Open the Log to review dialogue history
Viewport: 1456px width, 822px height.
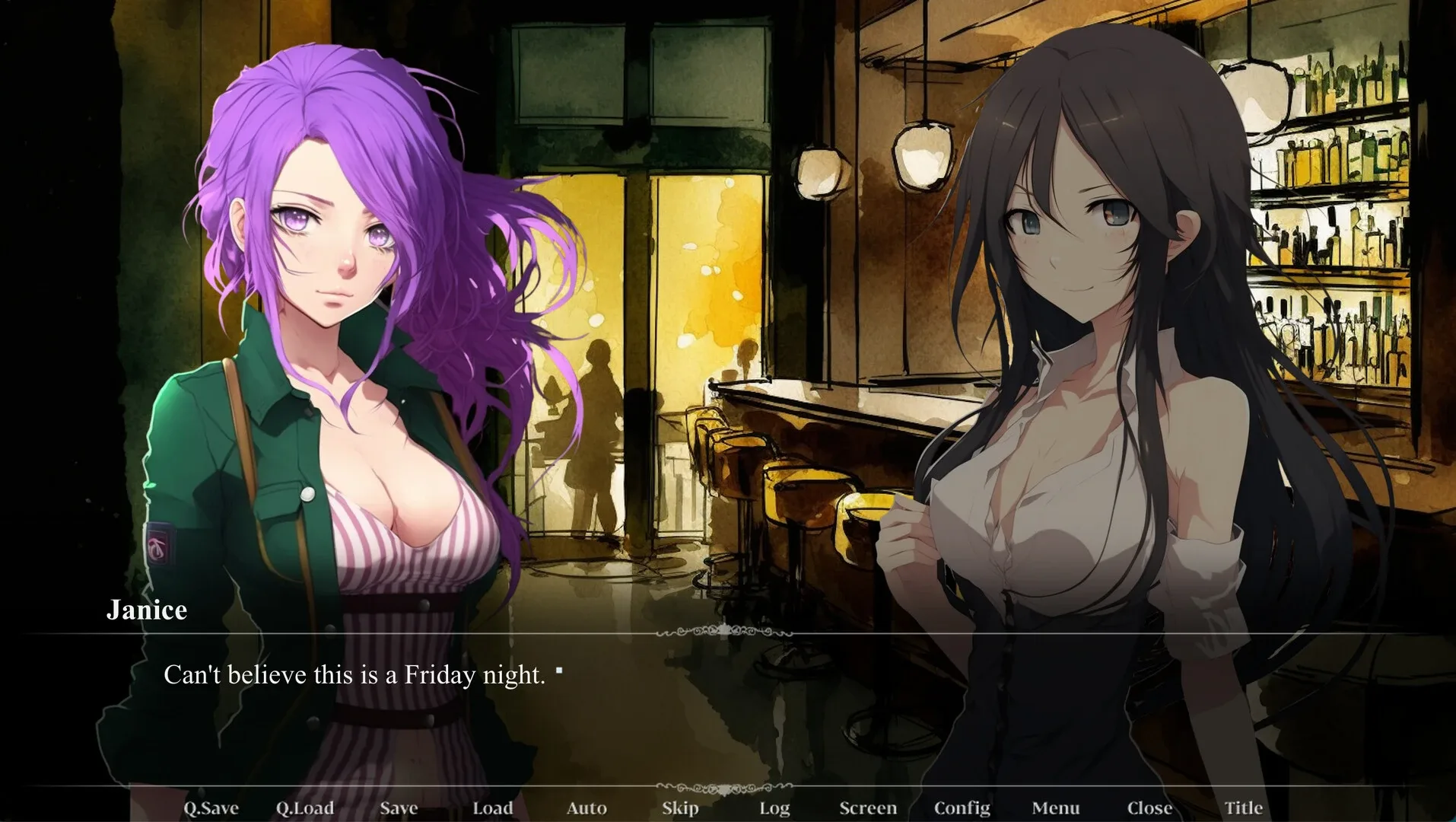774,808
